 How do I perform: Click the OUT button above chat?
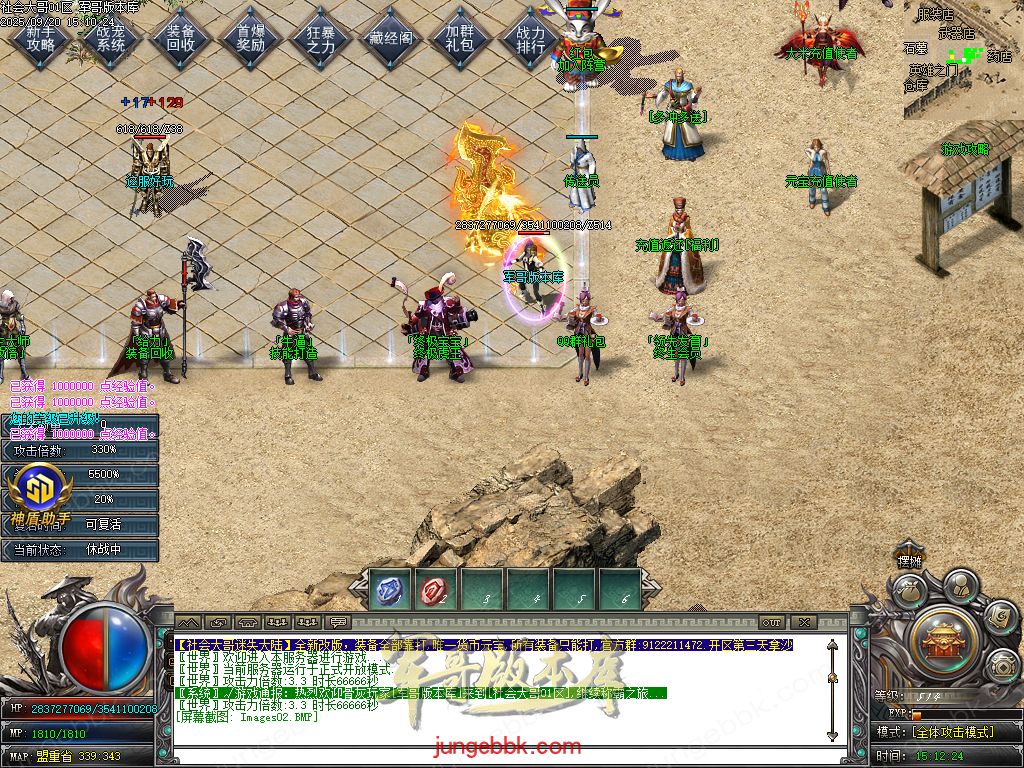771,623
